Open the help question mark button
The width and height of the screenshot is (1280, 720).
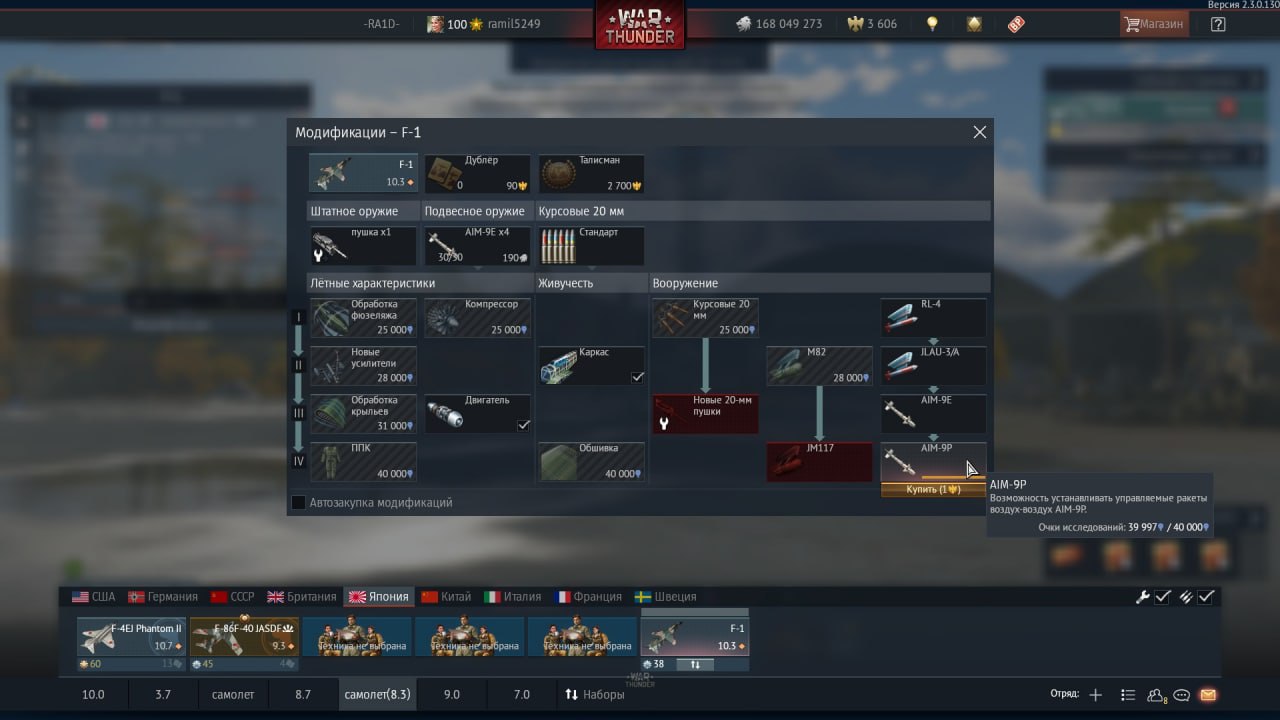pyautogui.click(x=1218, y=24)
